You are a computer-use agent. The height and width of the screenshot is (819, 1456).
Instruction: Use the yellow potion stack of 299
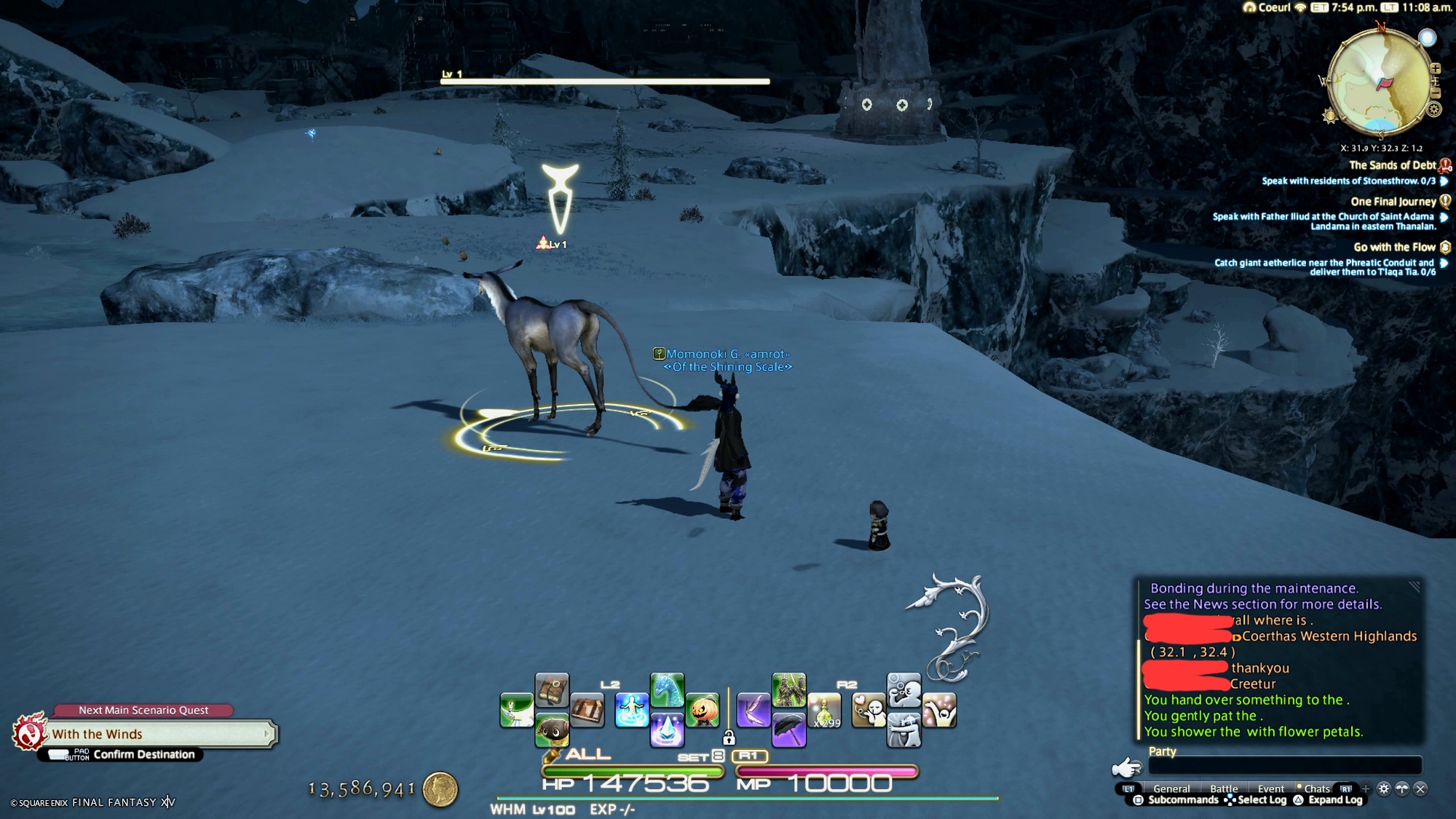click(x=824, y=711)
